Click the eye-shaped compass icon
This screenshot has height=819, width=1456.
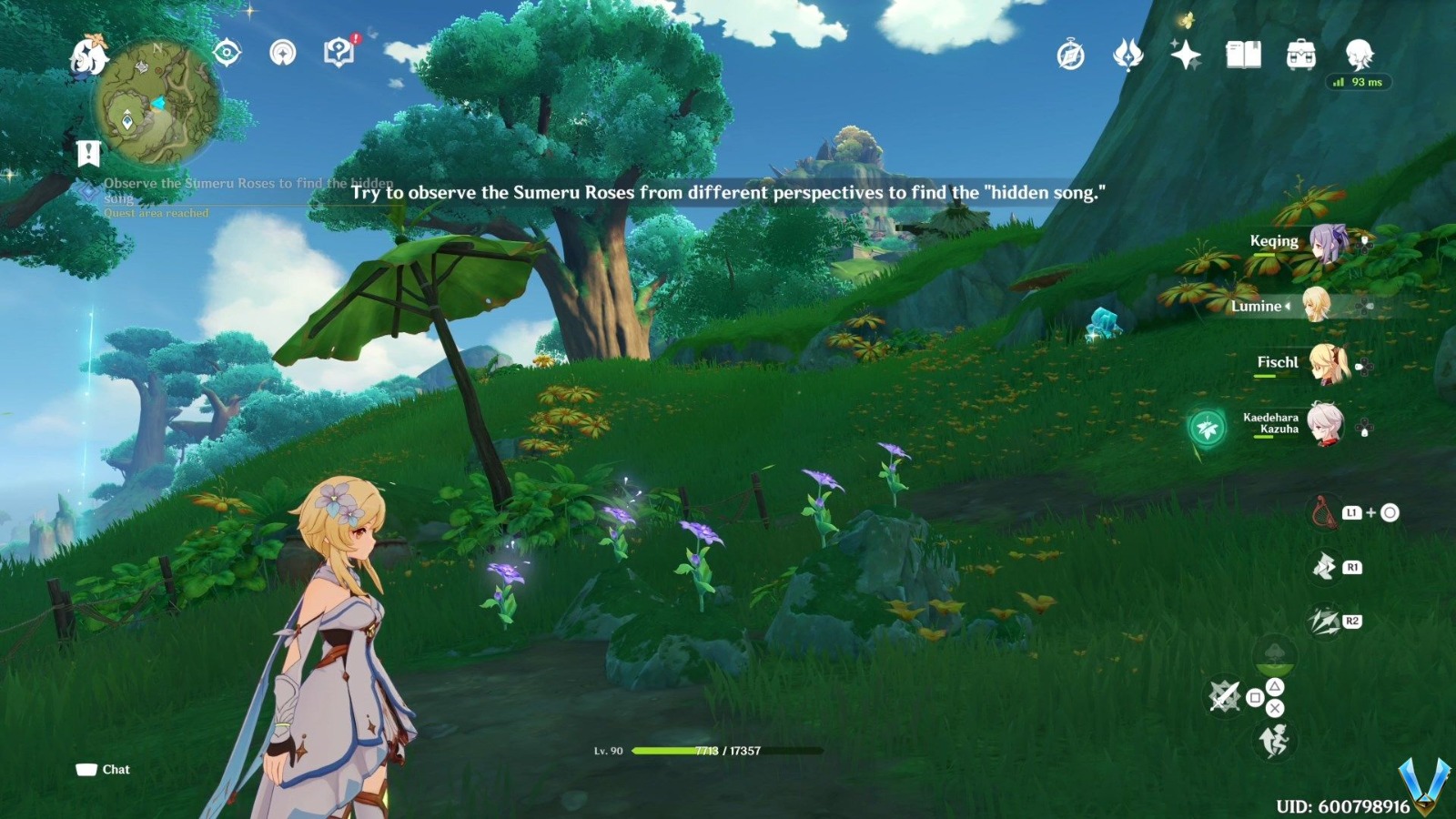[x=227, y=53]
